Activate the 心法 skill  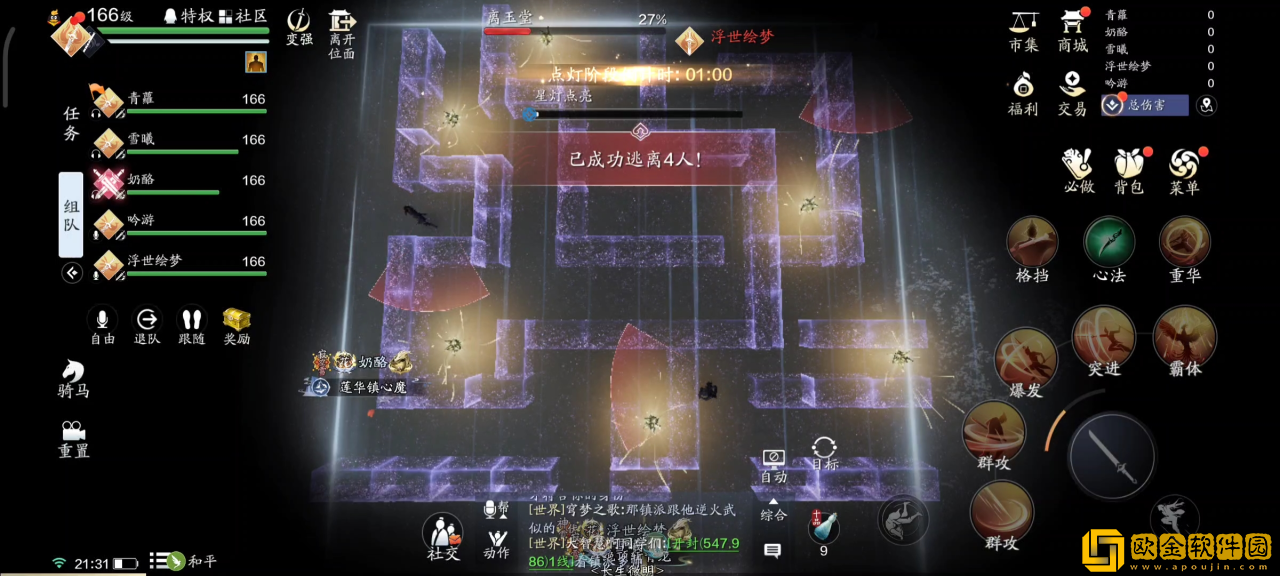coord(1109,250)
